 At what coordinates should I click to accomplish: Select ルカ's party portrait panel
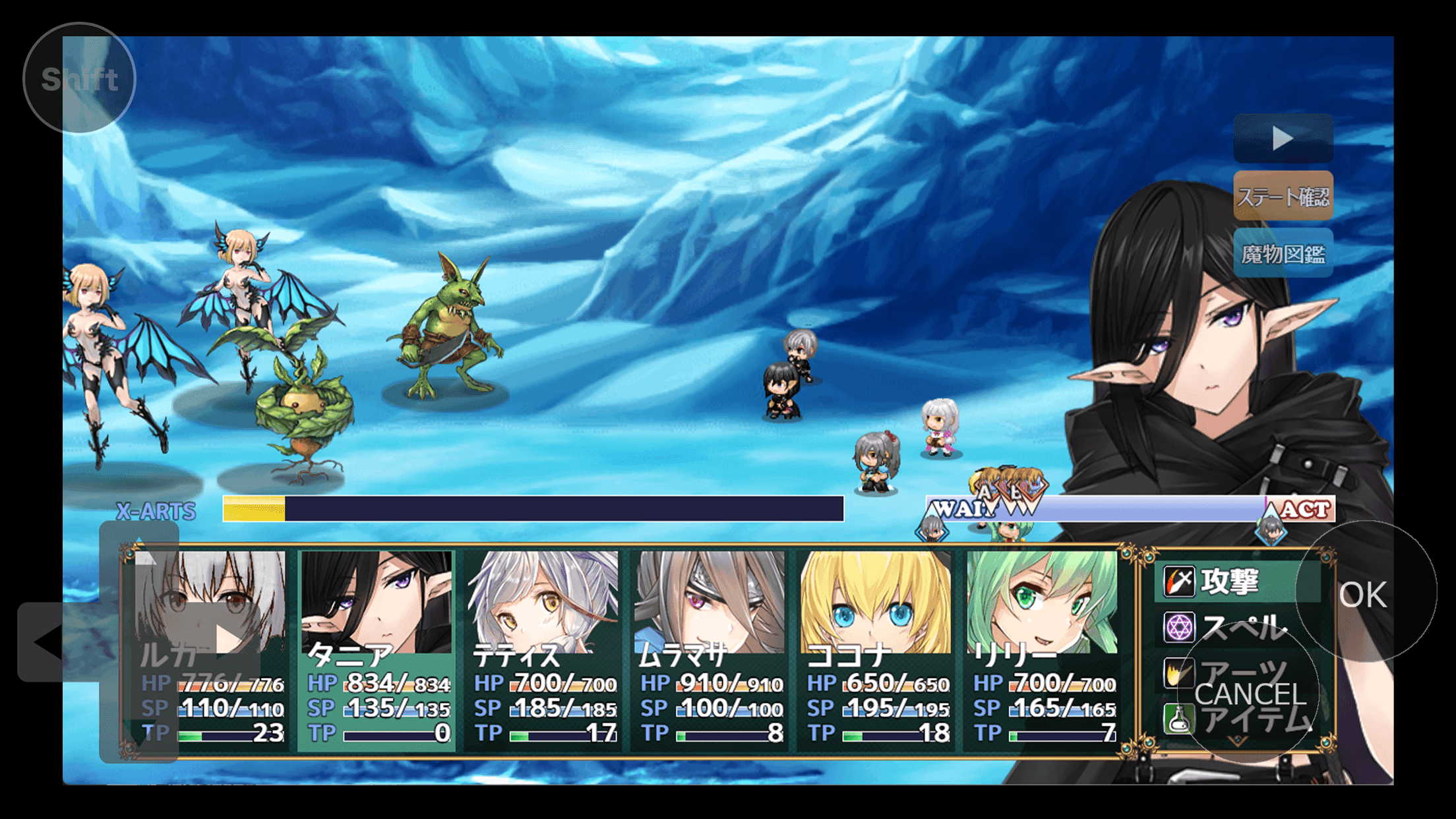[x=210, y=650]
